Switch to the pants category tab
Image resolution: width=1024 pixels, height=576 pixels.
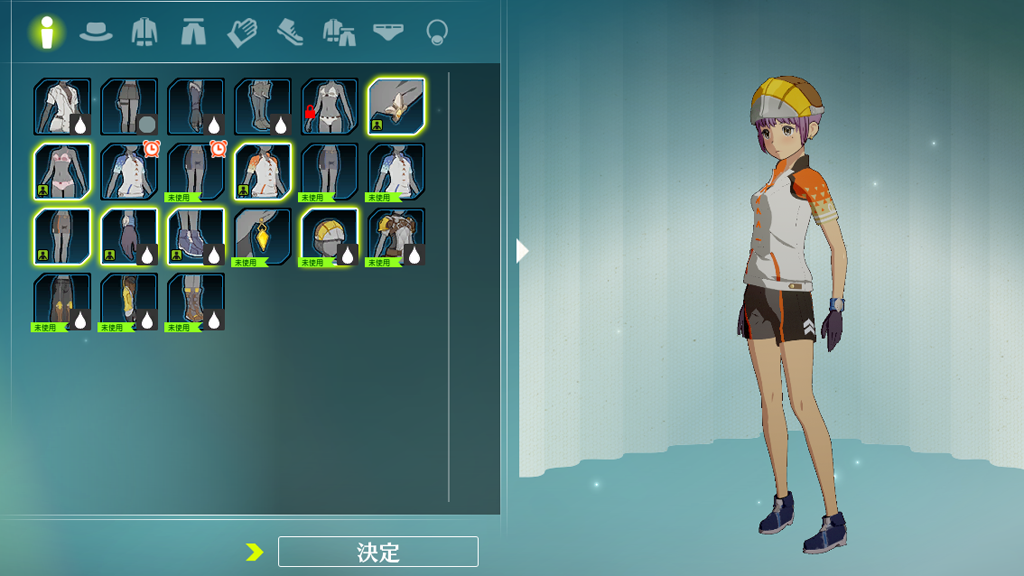[193, 32]
